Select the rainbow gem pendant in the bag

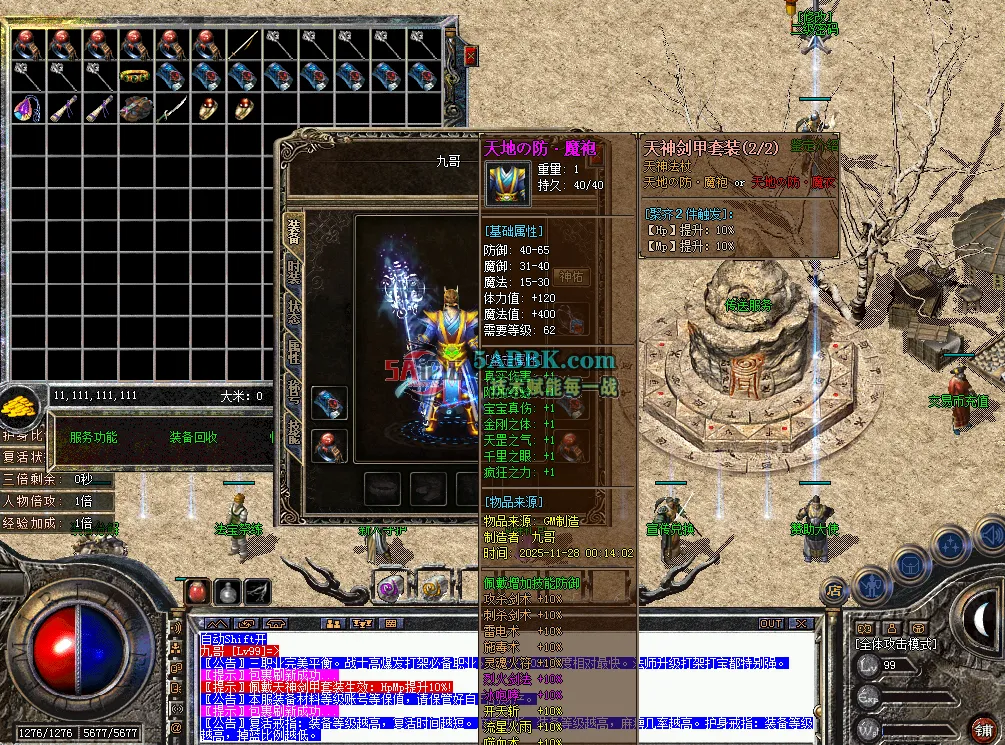pos(26,109)
